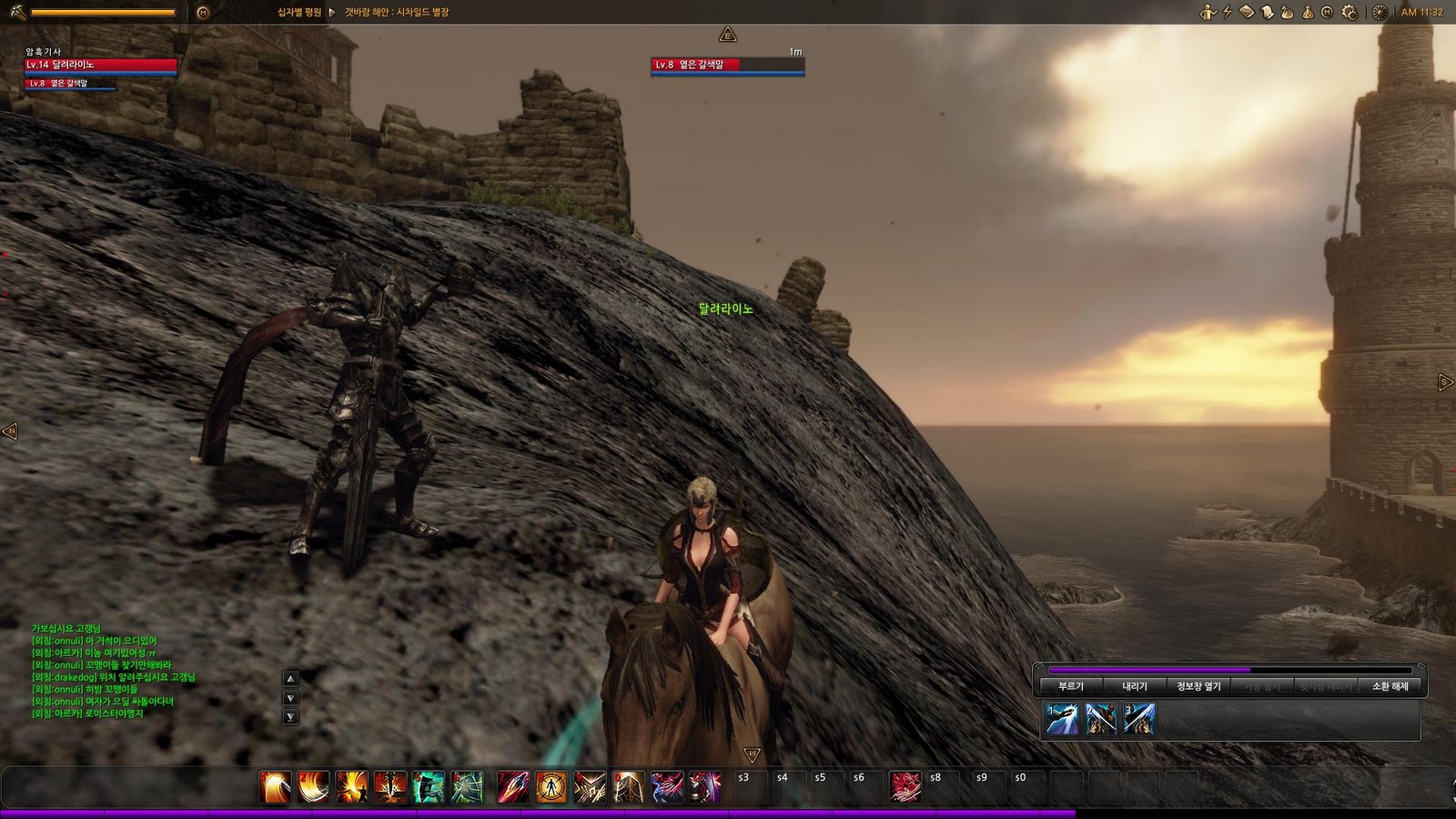Use the first mount skill, slot 1

click(x=1062, y=719)
